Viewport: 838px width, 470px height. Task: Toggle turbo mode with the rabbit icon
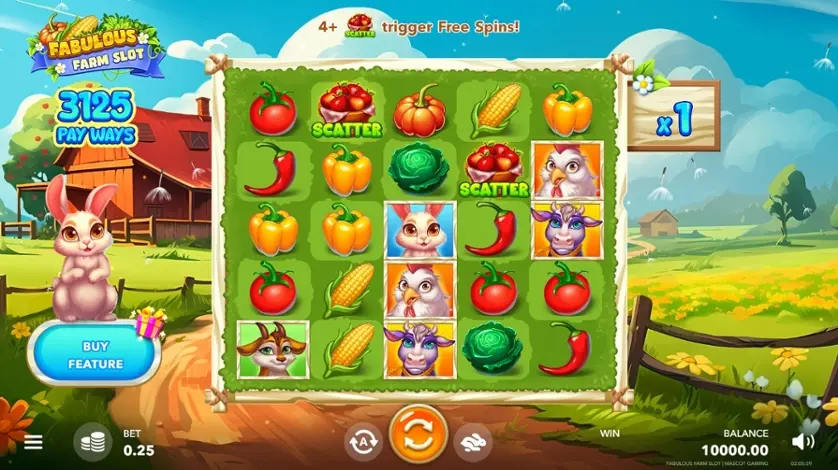click(472, 441)
